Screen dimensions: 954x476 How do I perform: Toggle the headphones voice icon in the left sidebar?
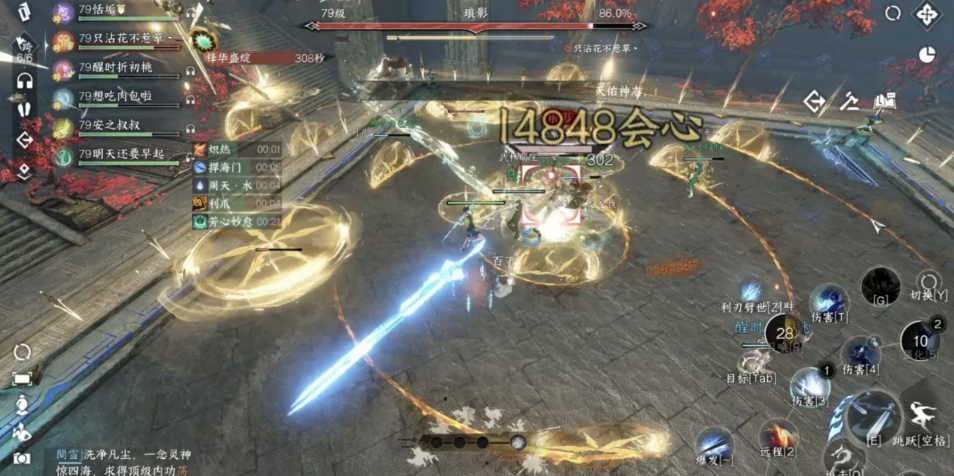(24, 80)
